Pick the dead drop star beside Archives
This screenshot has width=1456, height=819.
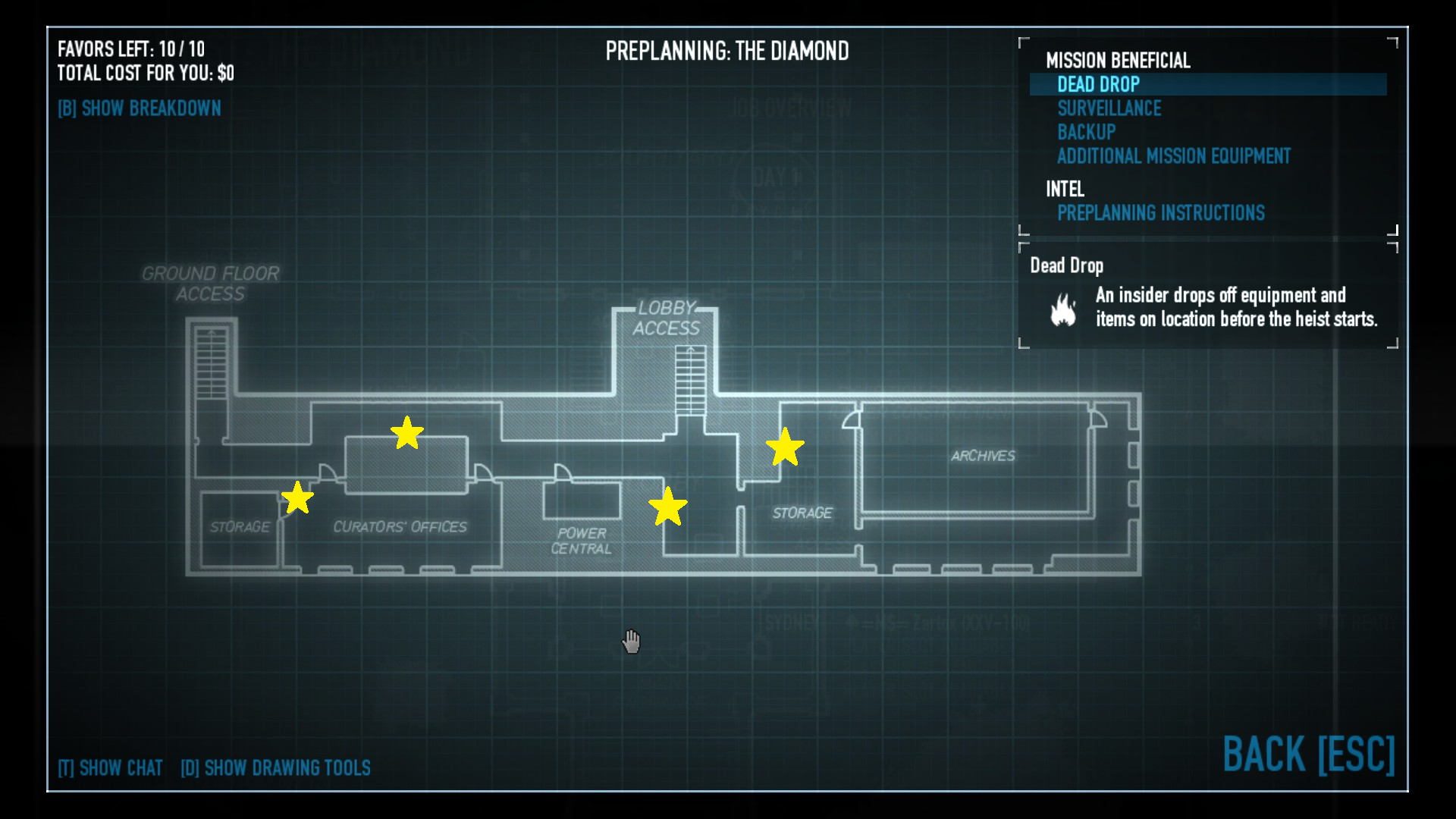pos(784,447)
